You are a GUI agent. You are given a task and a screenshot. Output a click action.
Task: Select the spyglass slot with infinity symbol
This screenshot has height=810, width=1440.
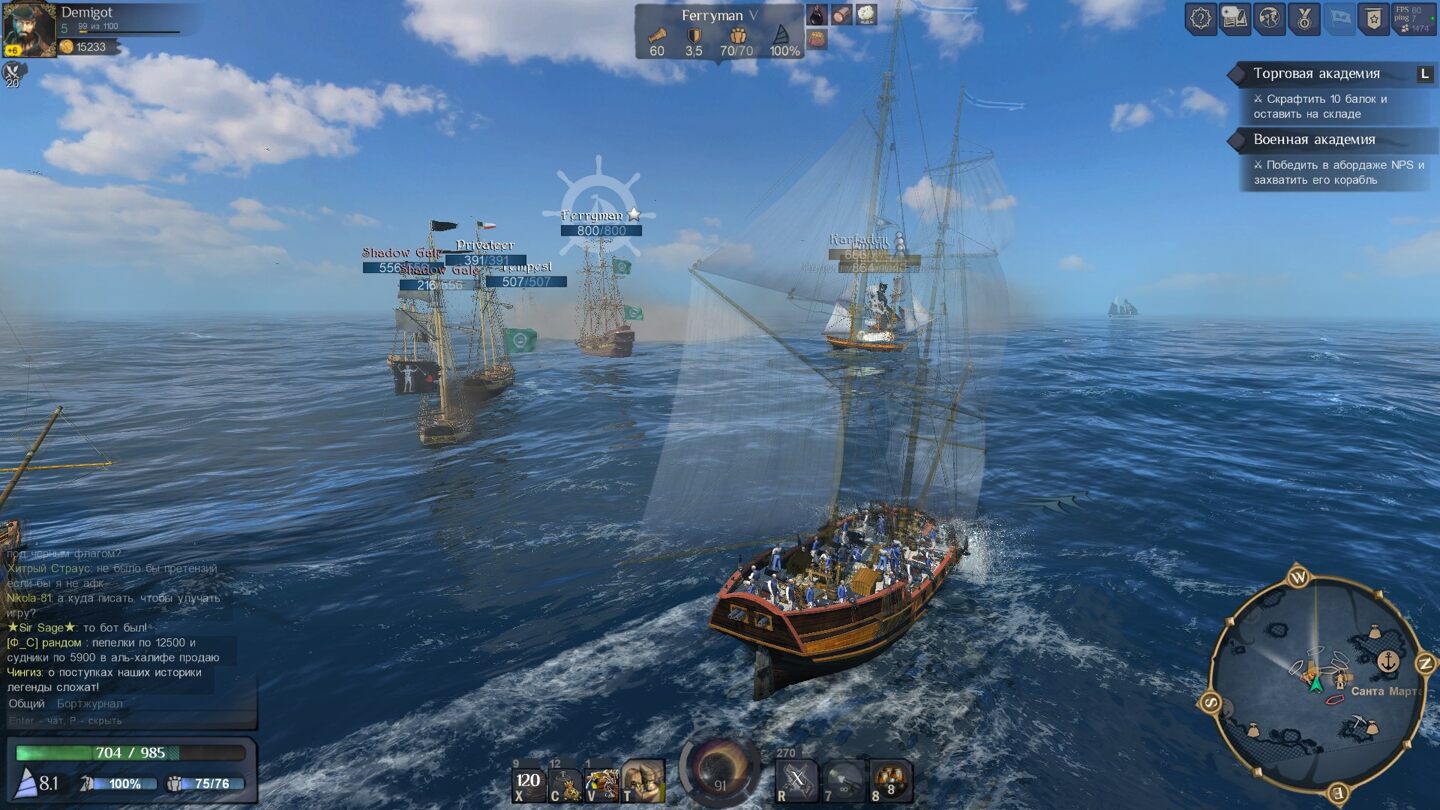pyautogui.click(x=844, y=781)
